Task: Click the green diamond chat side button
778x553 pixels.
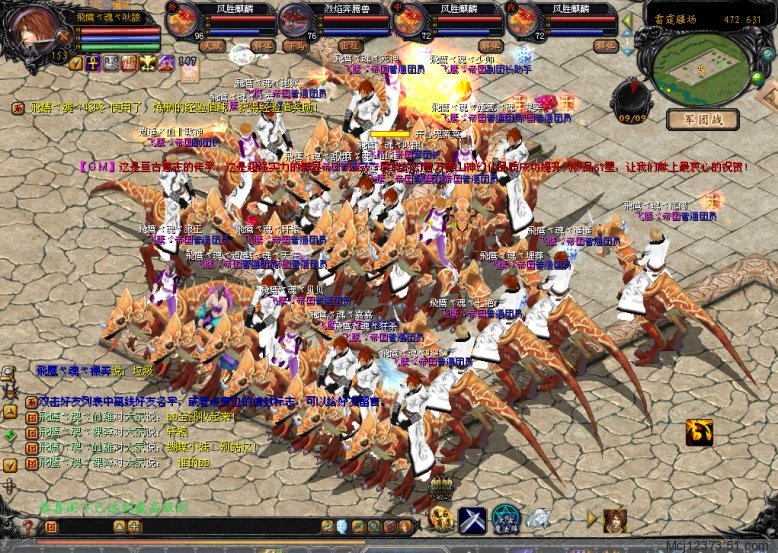Action: pyautogui.click(x=10, y=435)
